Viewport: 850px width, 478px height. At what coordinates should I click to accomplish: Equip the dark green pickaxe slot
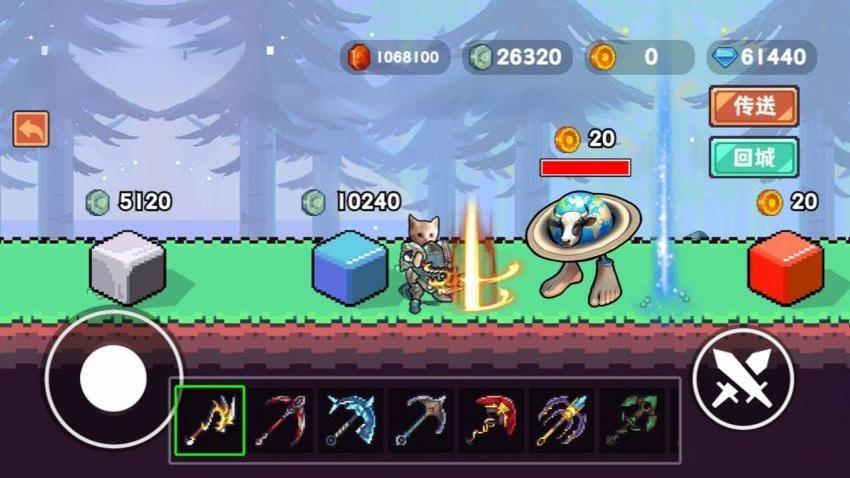(632, 420)
